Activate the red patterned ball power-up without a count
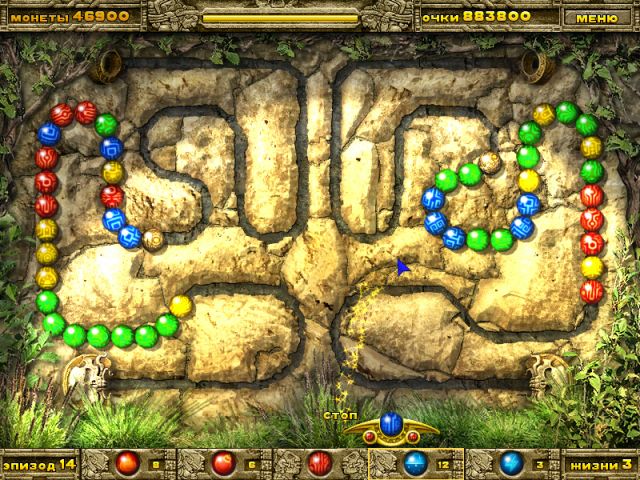 click(x=319, y=463)
